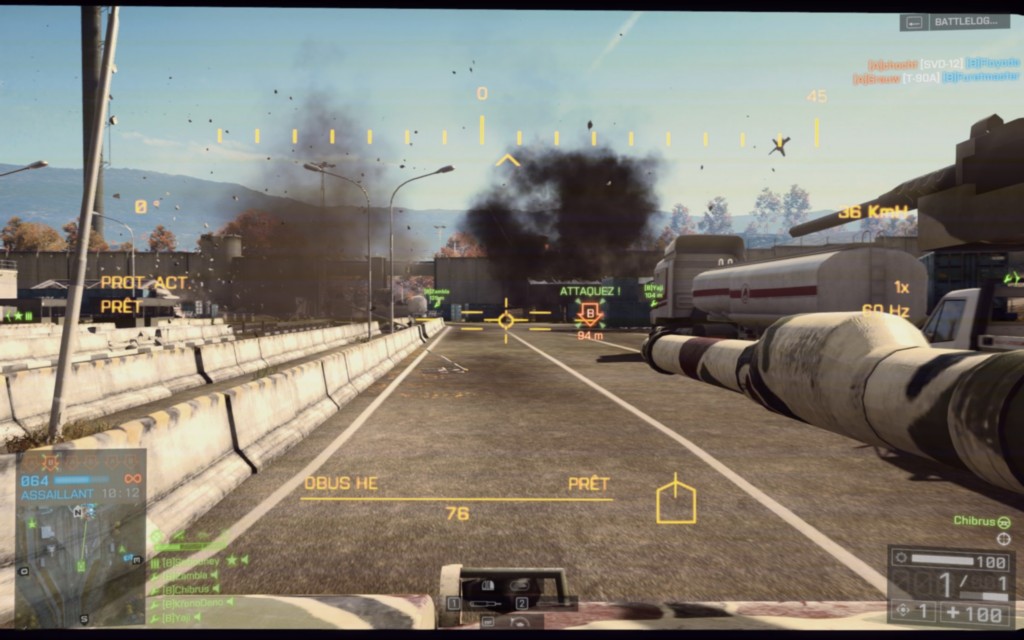
Task: Click the tank hull orientation icon
Action: [x=676, y=500]
